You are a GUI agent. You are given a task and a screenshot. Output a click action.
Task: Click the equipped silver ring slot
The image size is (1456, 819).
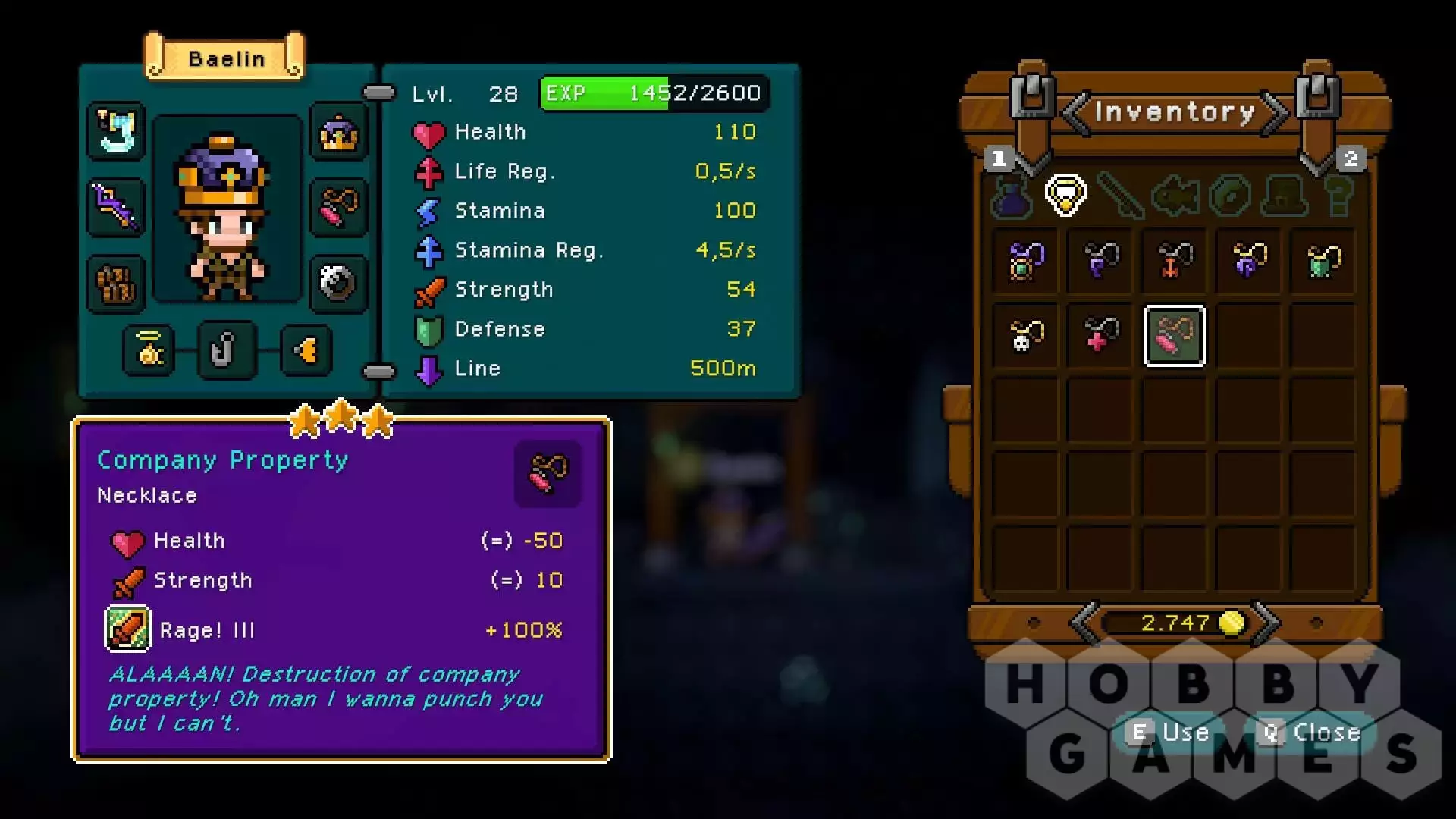[x=339, y=283]
